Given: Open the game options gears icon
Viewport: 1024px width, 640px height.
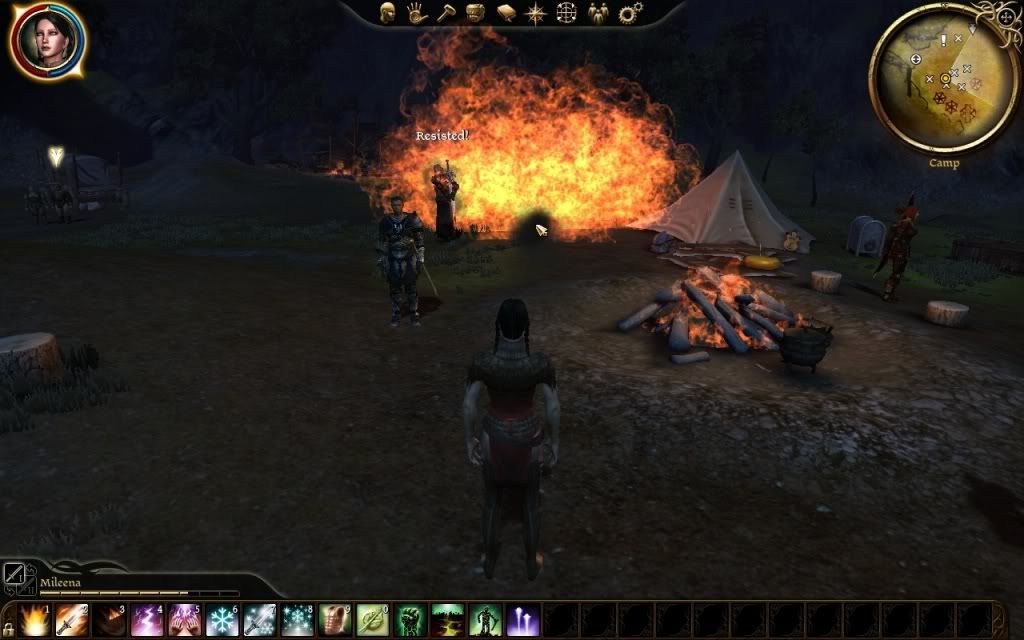Looking at the screenshot, I should point(630,13).
